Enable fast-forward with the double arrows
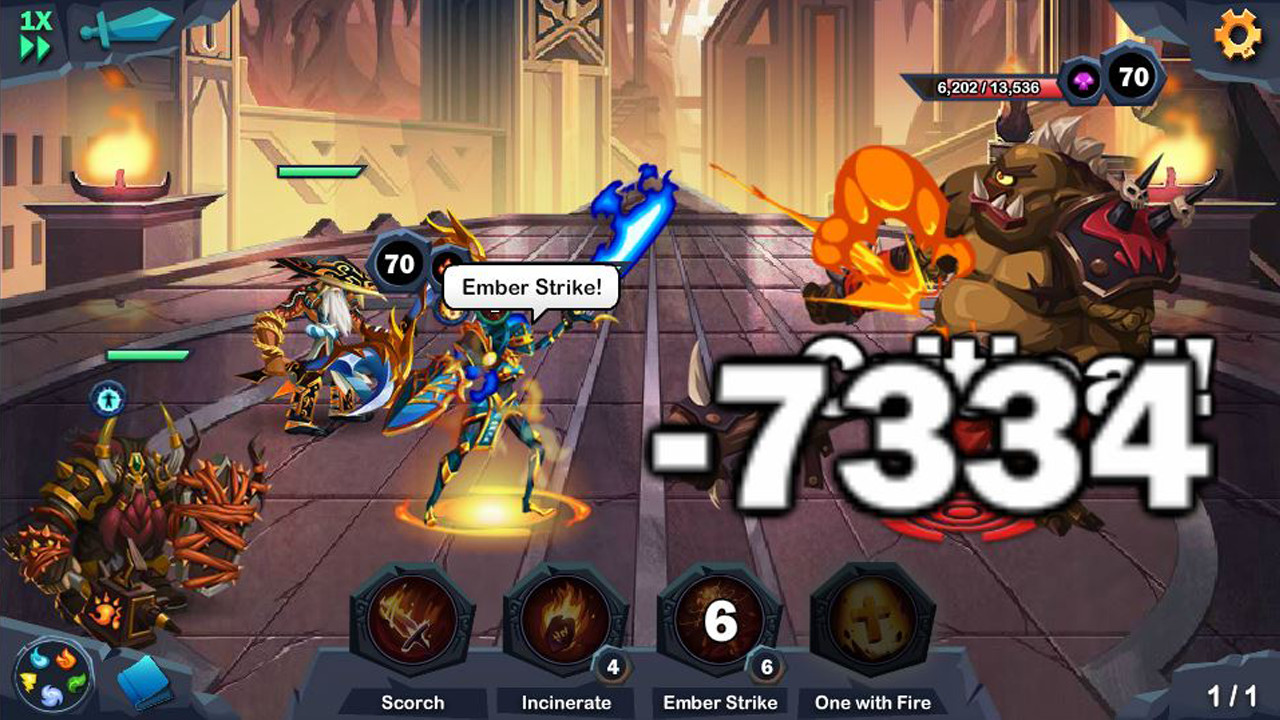 point(34,44)
